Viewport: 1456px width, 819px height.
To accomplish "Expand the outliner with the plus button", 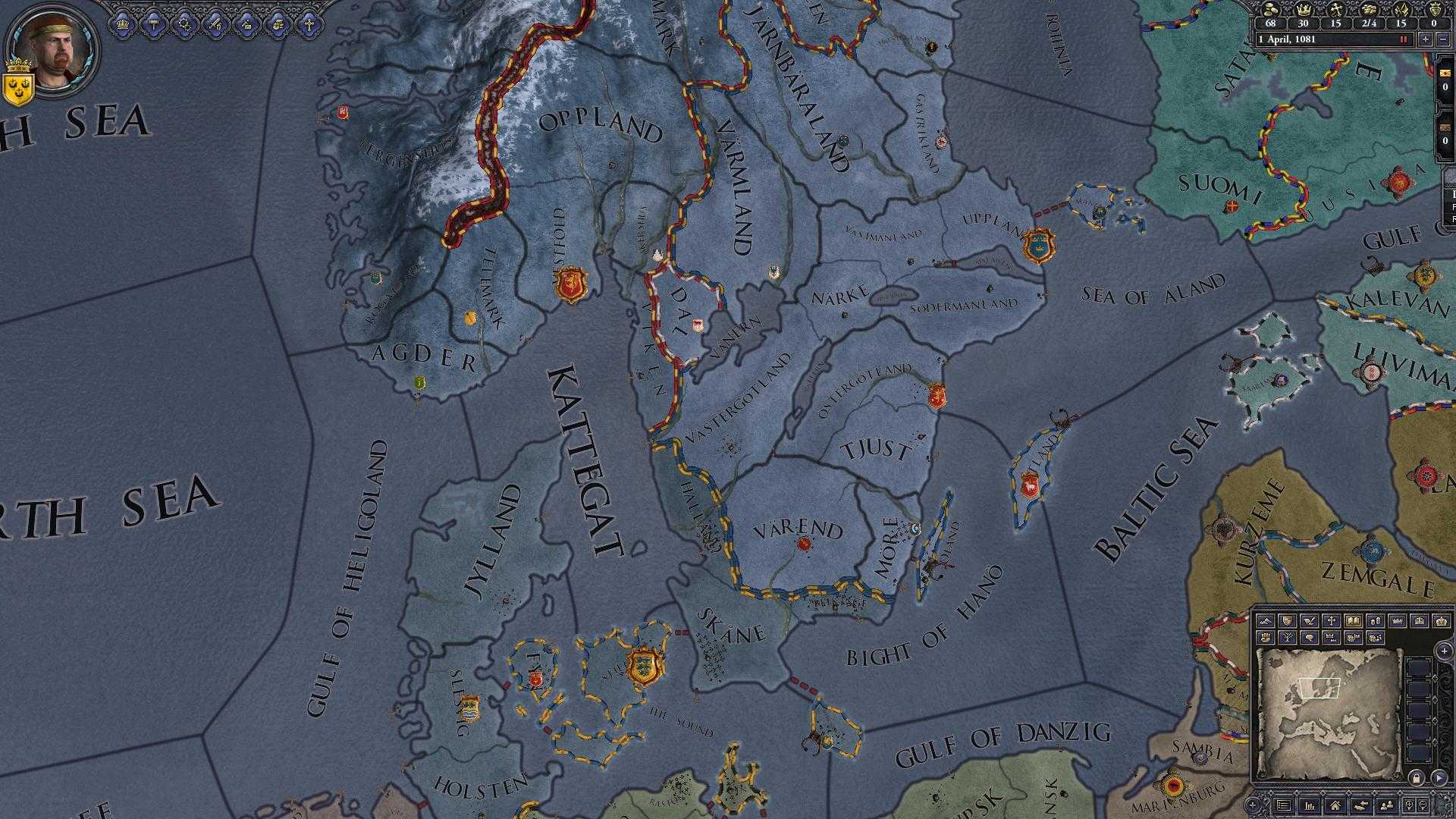I will [1445, 651].
